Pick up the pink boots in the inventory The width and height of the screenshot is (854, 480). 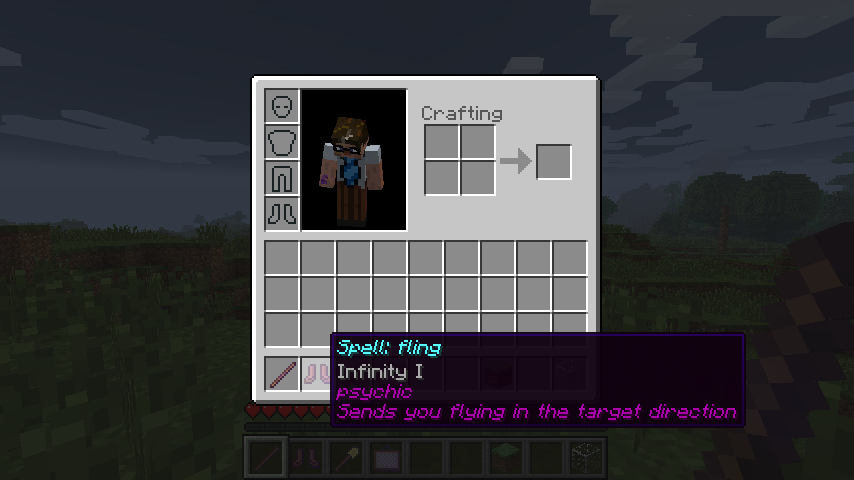click(317, 374)
